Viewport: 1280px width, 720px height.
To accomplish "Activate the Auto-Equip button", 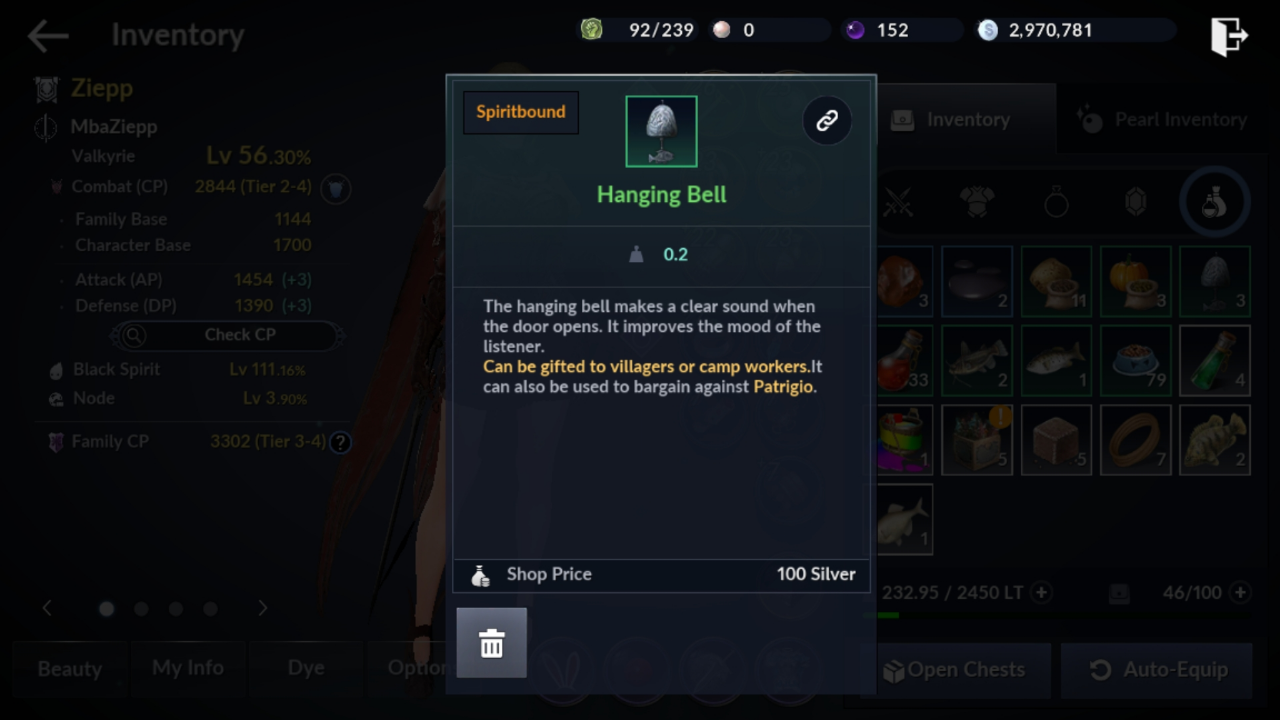I will point(1158,670).
